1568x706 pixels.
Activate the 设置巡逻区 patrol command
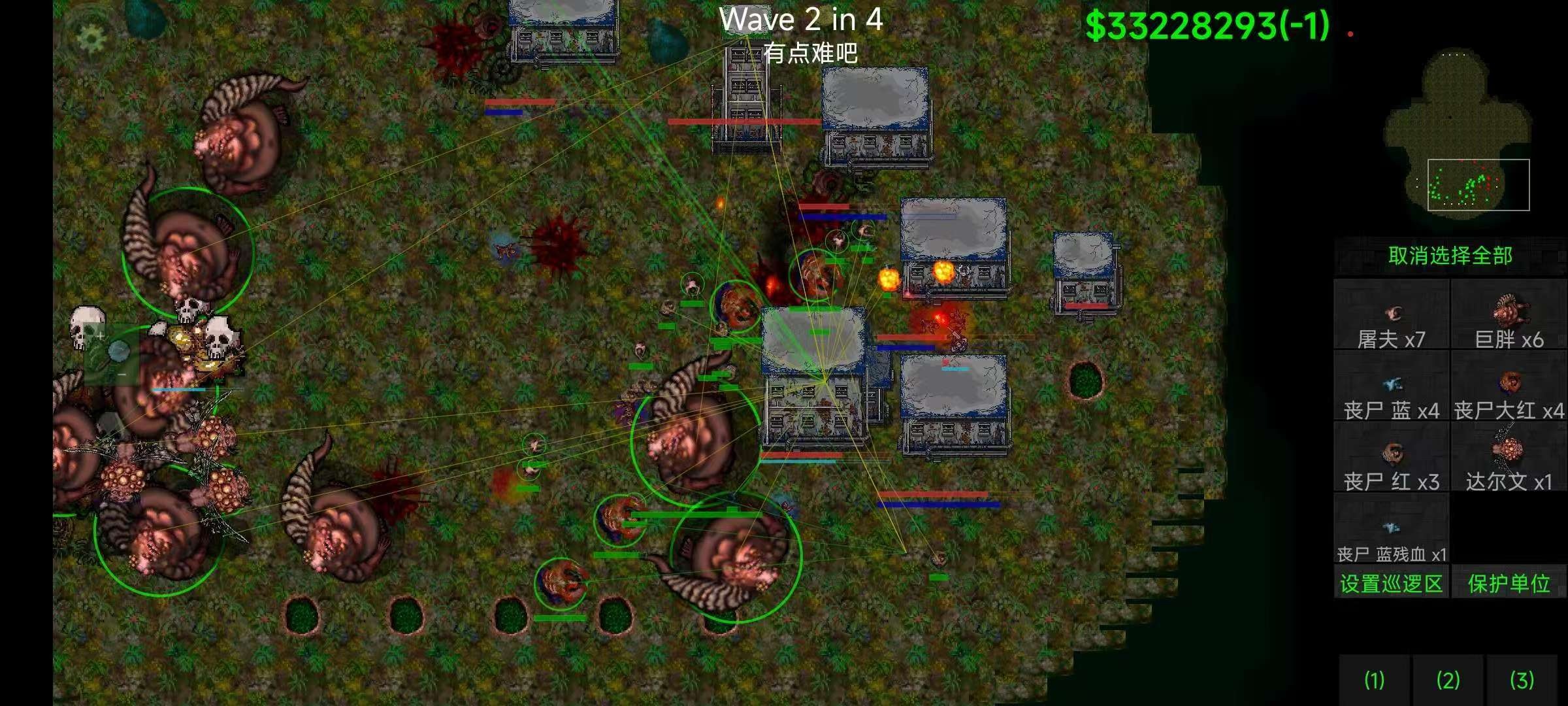[1391, 583]
